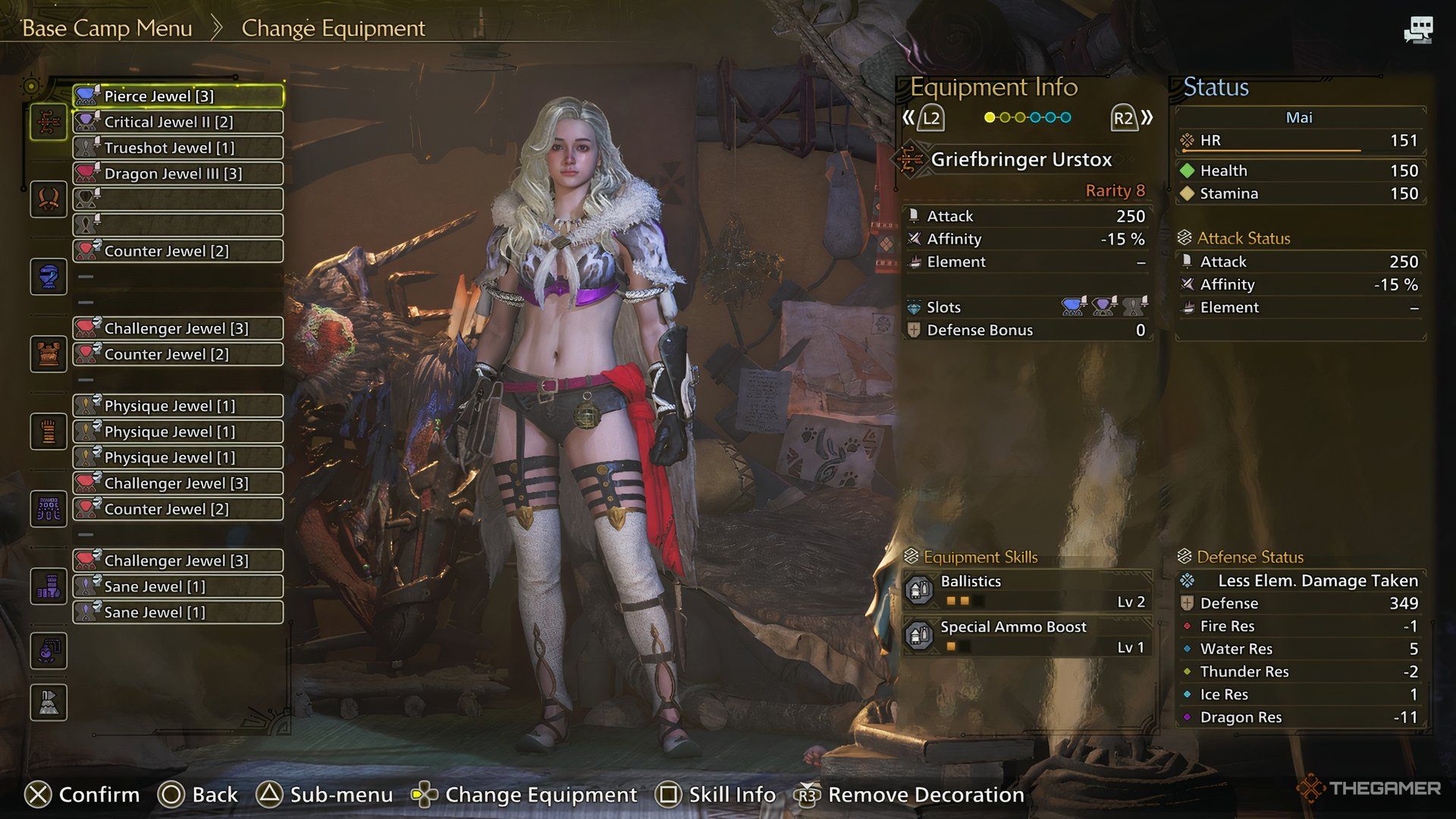Return to Base Camp Menu breadcrumb

point(107,29)
